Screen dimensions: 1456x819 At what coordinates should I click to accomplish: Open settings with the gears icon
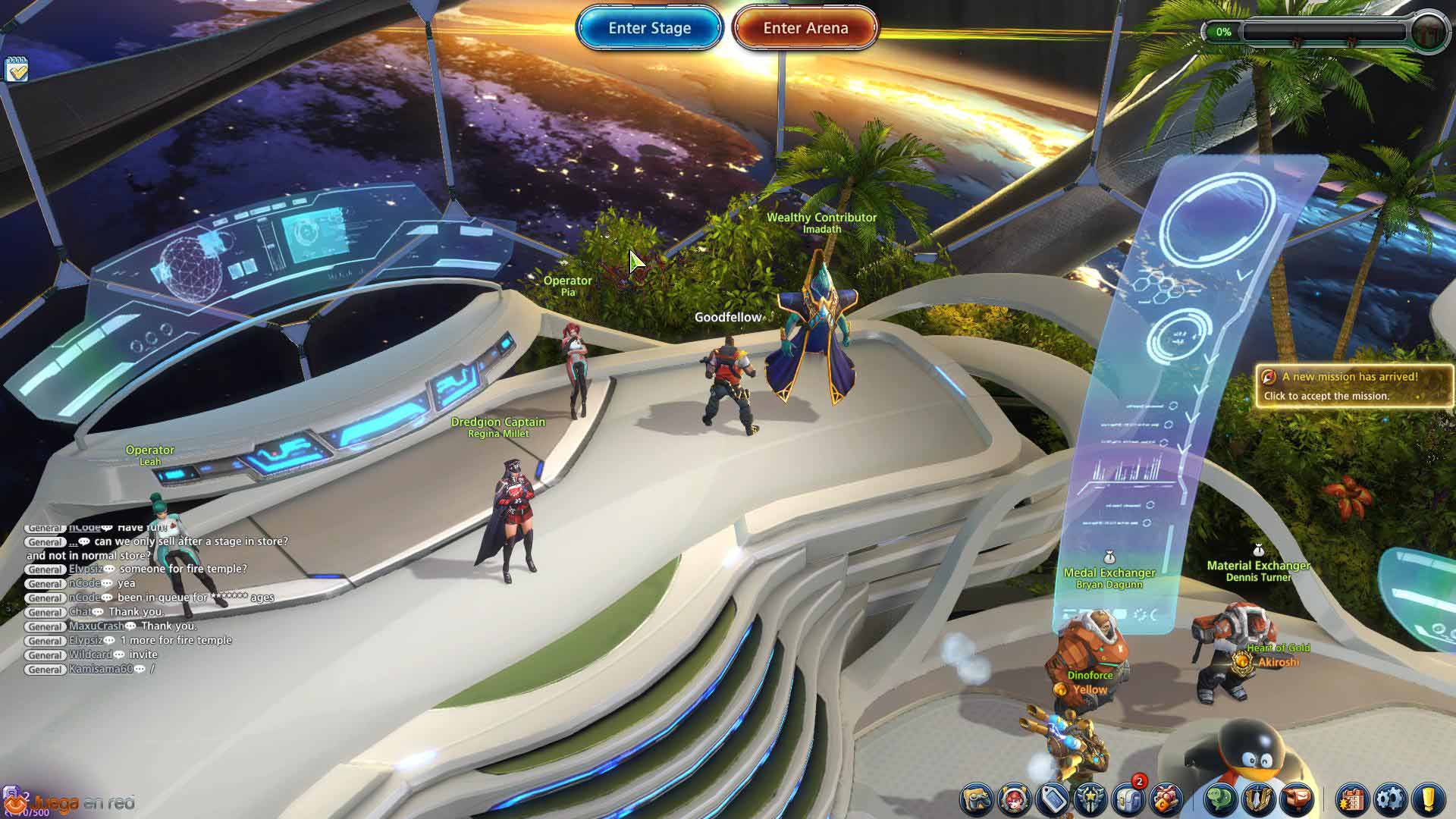click(1390, 799)
